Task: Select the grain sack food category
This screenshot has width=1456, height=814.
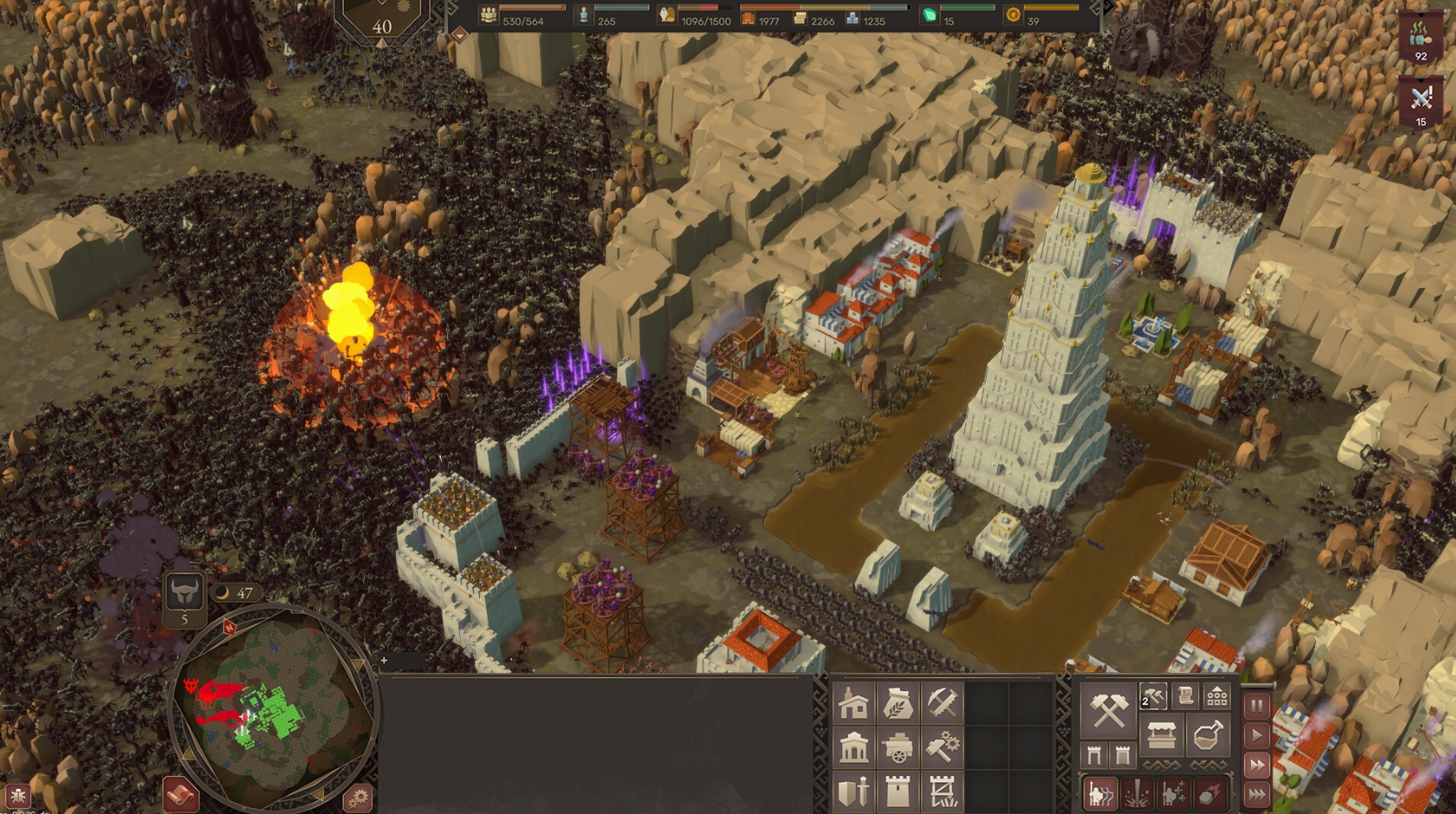Action: click(897, 703)
